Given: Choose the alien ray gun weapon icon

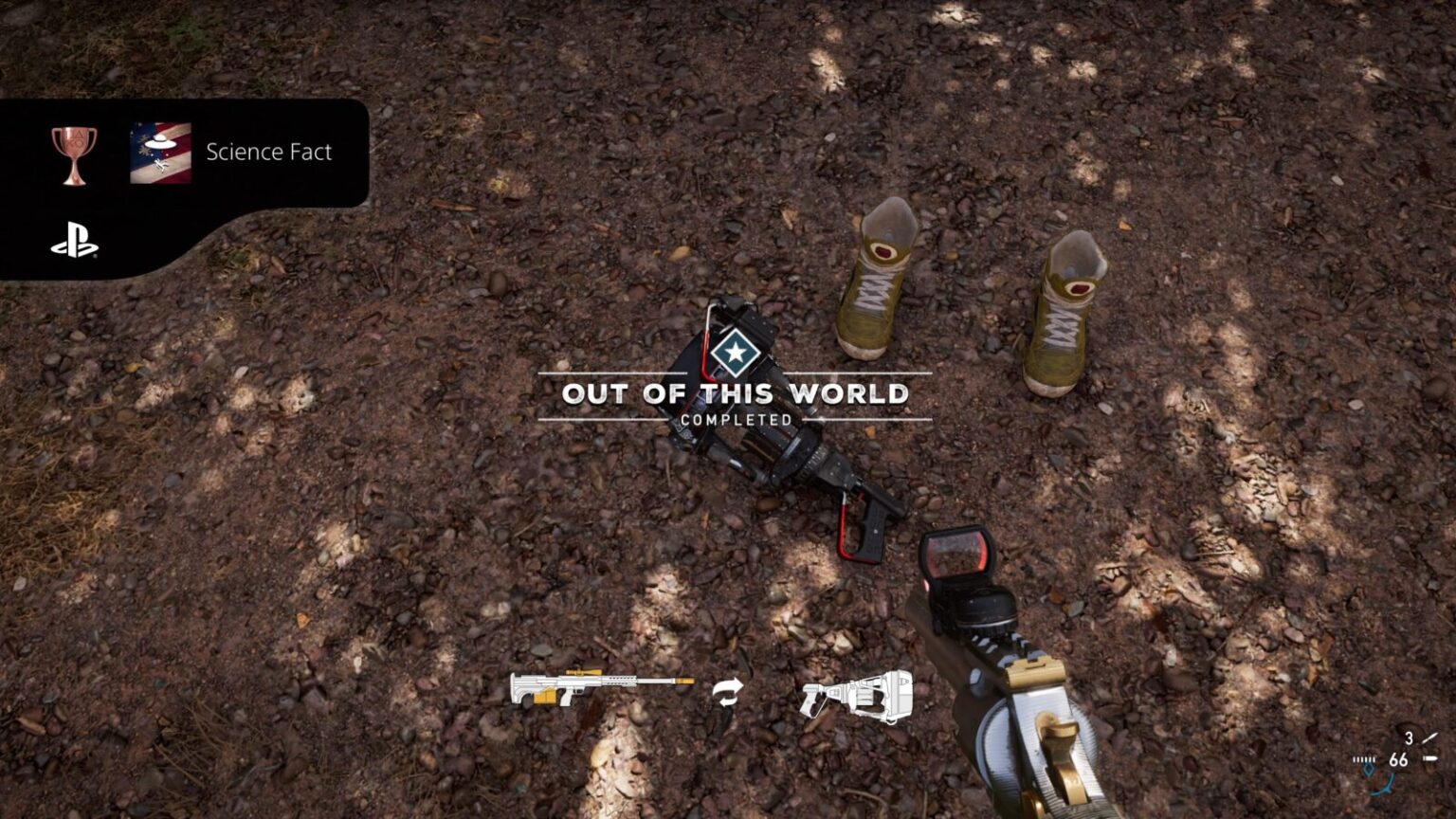Looking at the screenshot, I should (x=857, y=695).
